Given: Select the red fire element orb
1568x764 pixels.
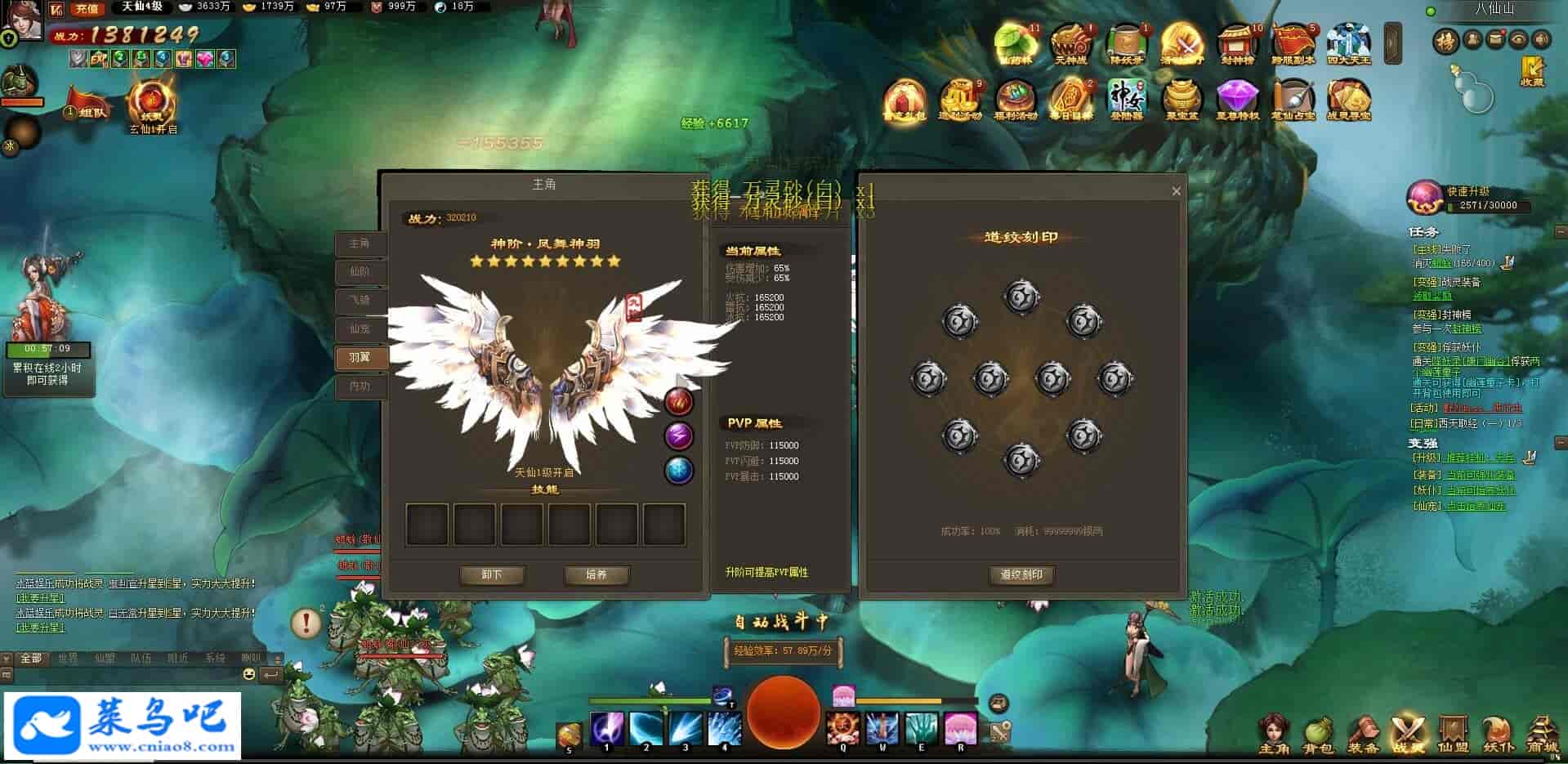Looking at the screenshot, I should point(679,401).
